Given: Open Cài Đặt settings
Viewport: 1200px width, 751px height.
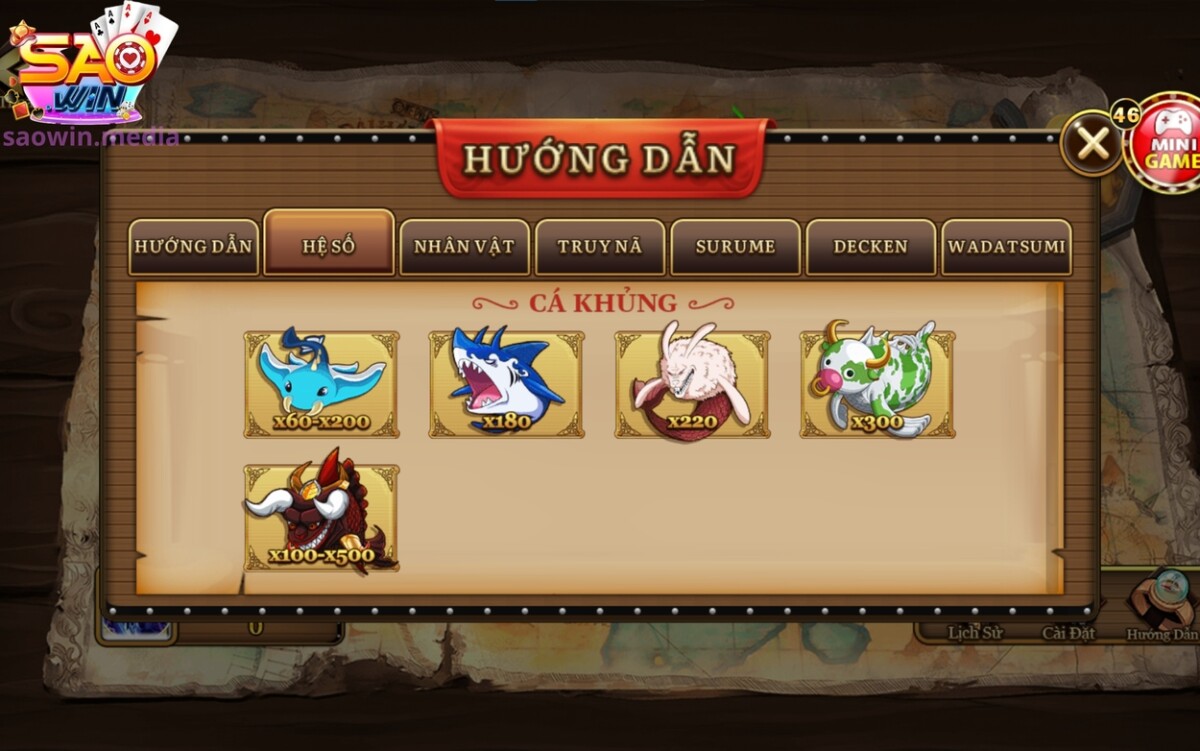Looking at the screenshot, I should [x=1068, y=632].
